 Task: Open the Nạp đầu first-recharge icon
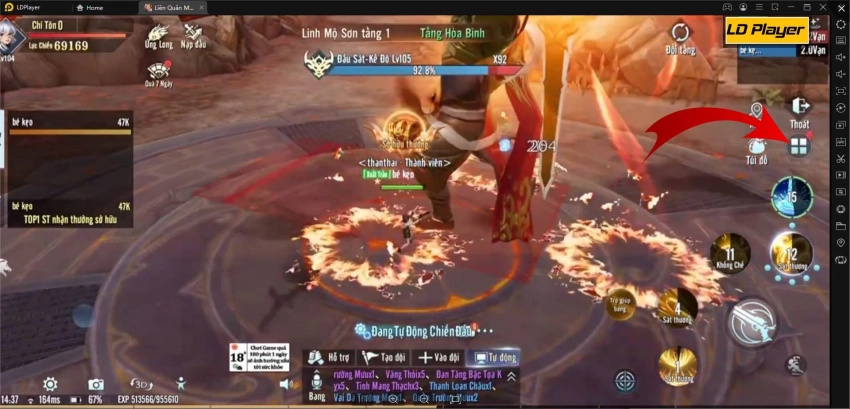[193, 35]
